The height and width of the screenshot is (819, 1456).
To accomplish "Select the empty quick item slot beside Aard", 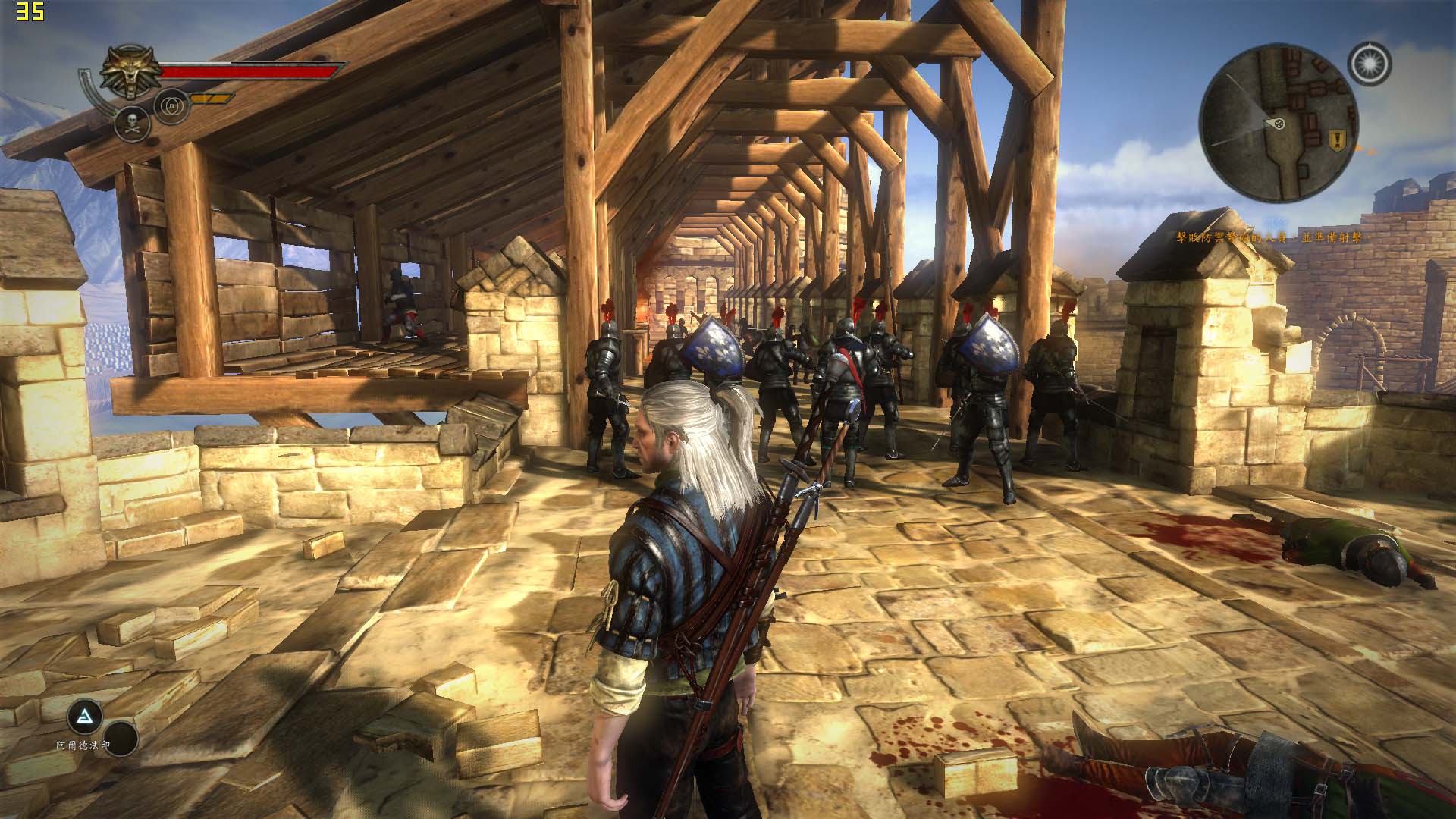I will (120, 739).
